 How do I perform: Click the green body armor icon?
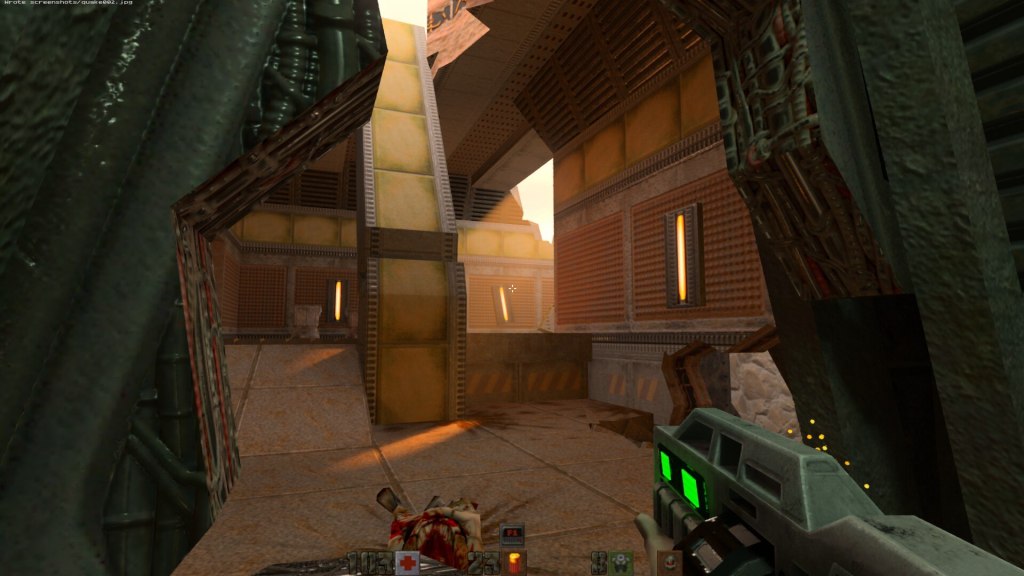tap(622, 562)
